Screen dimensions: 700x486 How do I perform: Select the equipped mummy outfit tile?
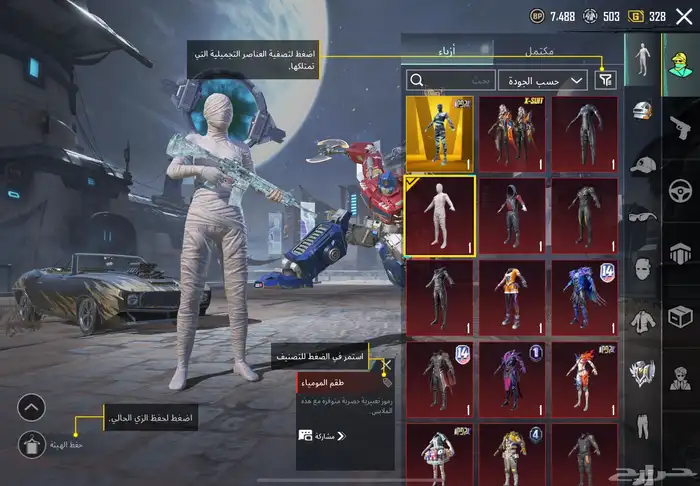point(440,215)
